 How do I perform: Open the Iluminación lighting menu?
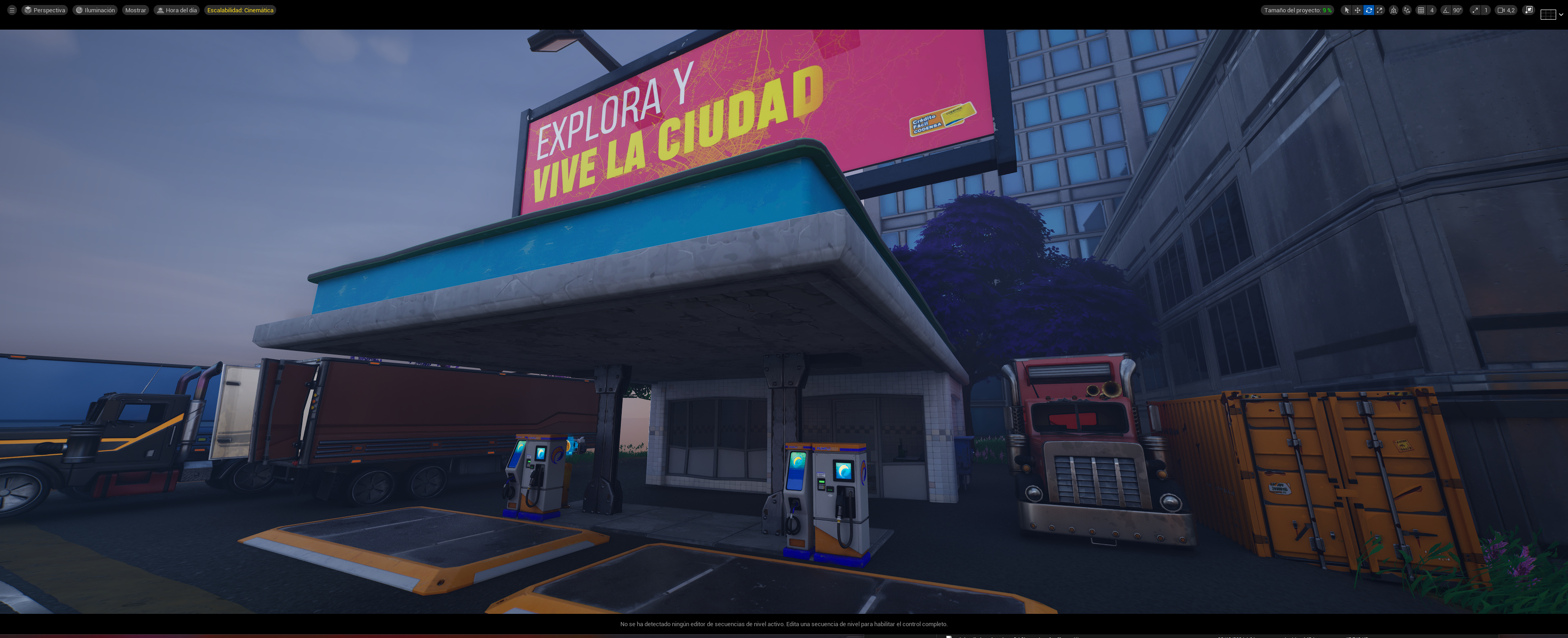tap(95, 10)
